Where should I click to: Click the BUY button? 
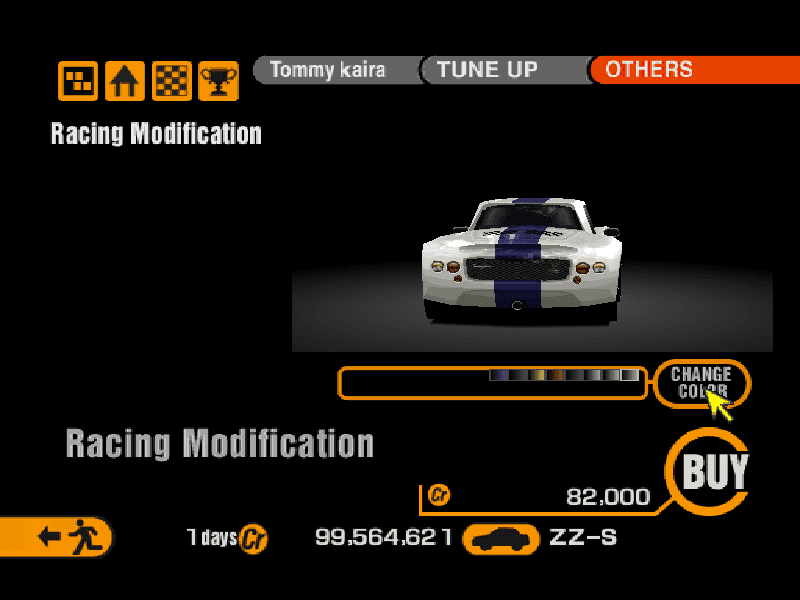click(714, 471)
